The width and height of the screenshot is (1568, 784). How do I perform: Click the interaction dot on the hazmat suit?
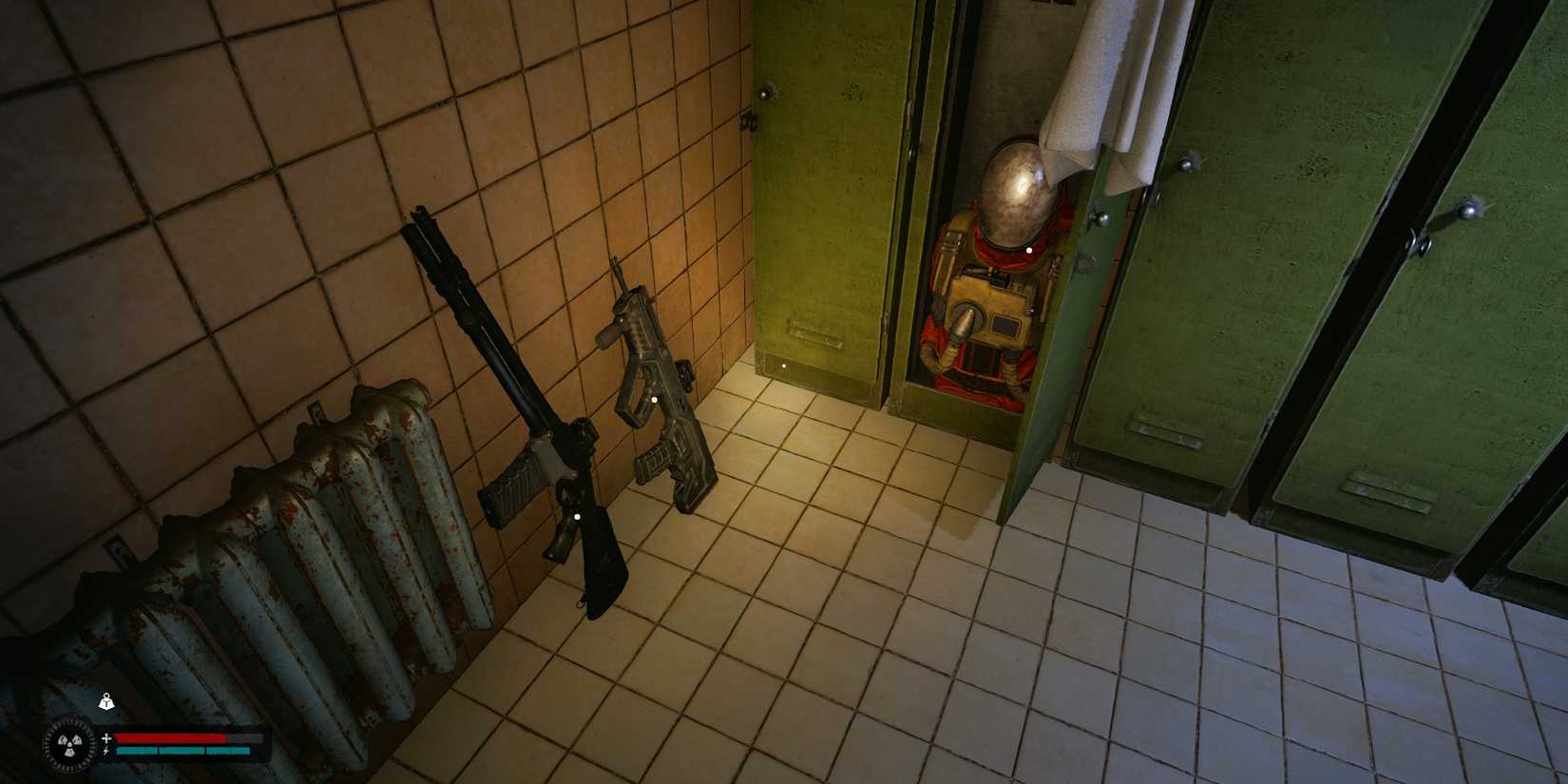click(1029, 249)
